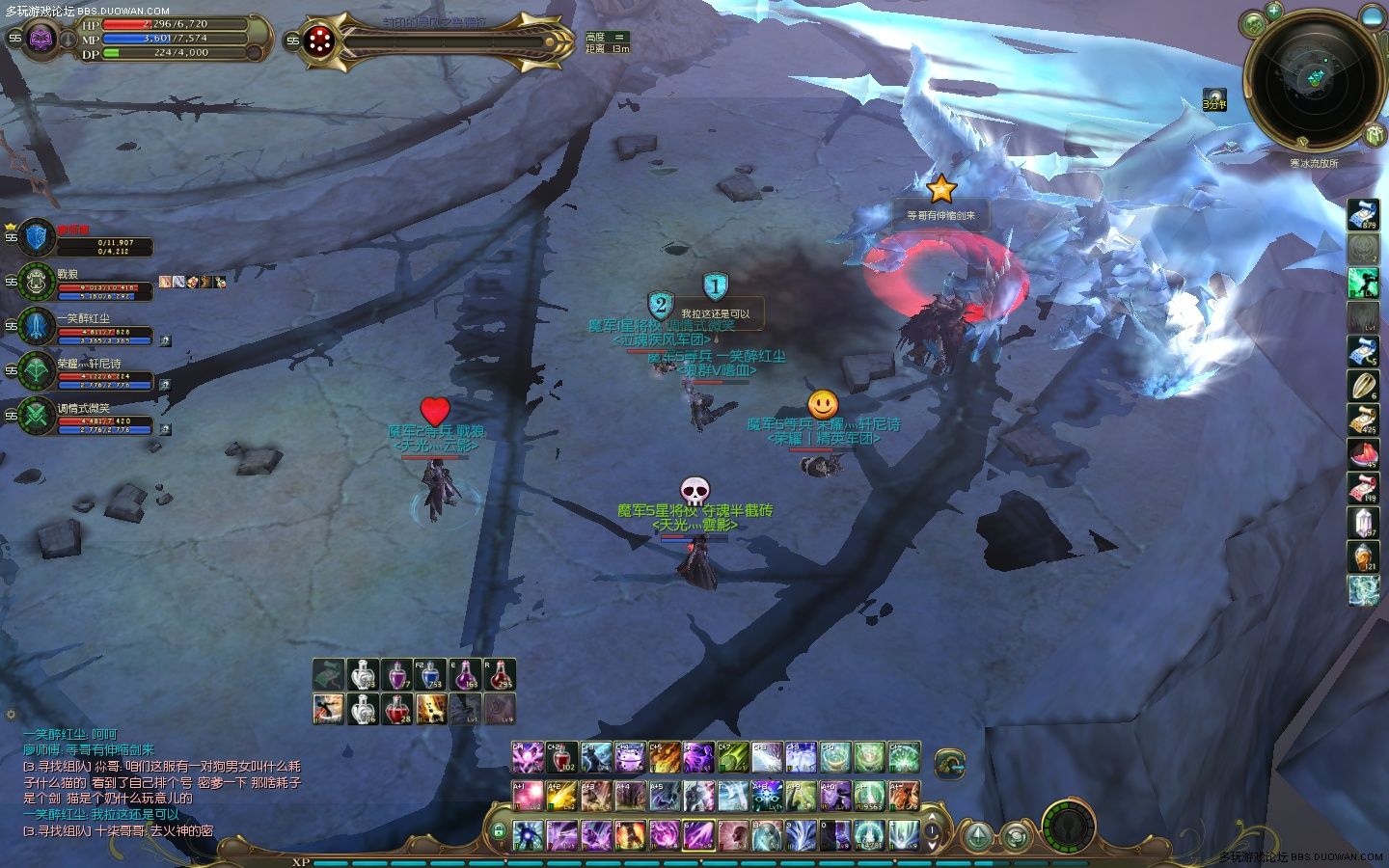This screenshot has width=1389, height=868.
Task: Activate the fire explosion skill in slot 4
Action: [x=631, y=834]
